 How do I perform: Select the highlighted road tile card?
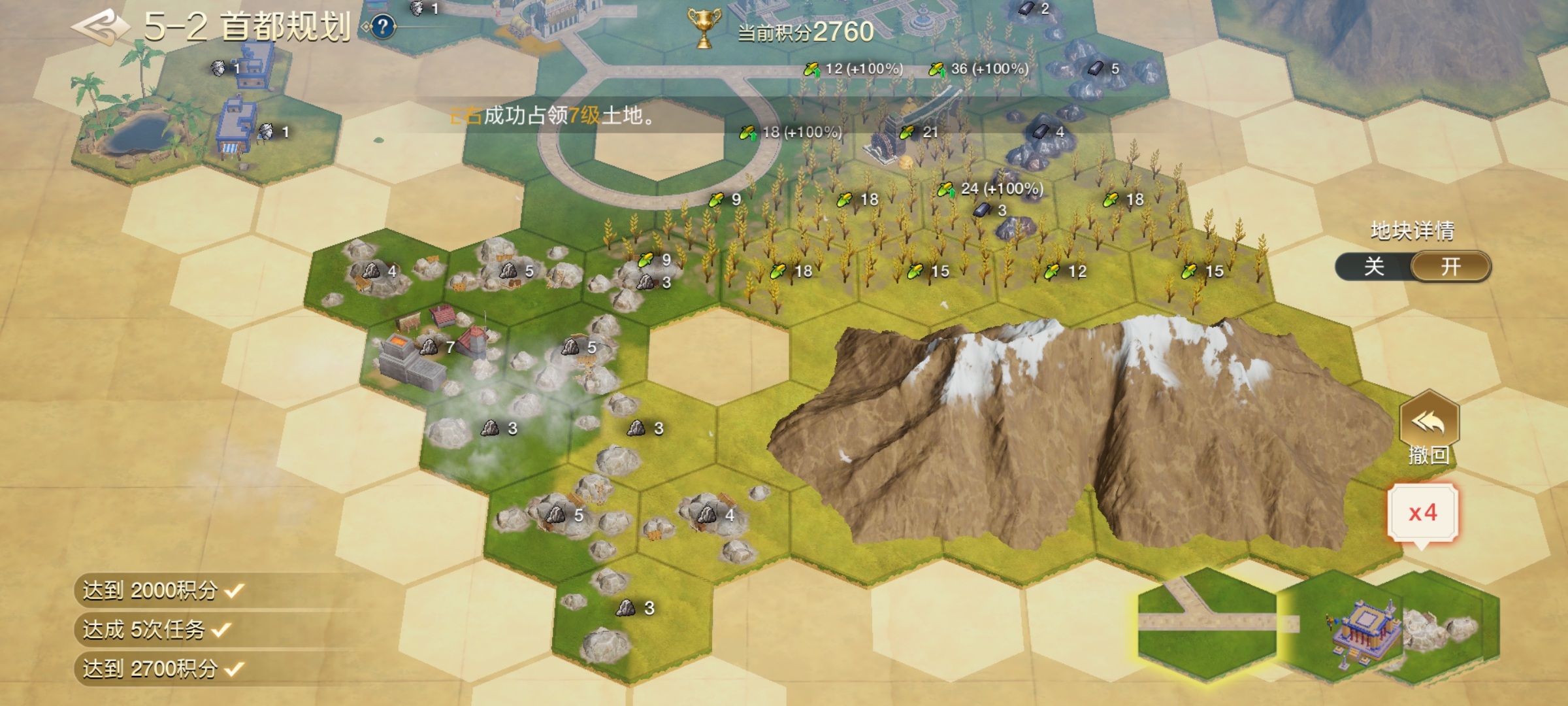point(1206,623)
